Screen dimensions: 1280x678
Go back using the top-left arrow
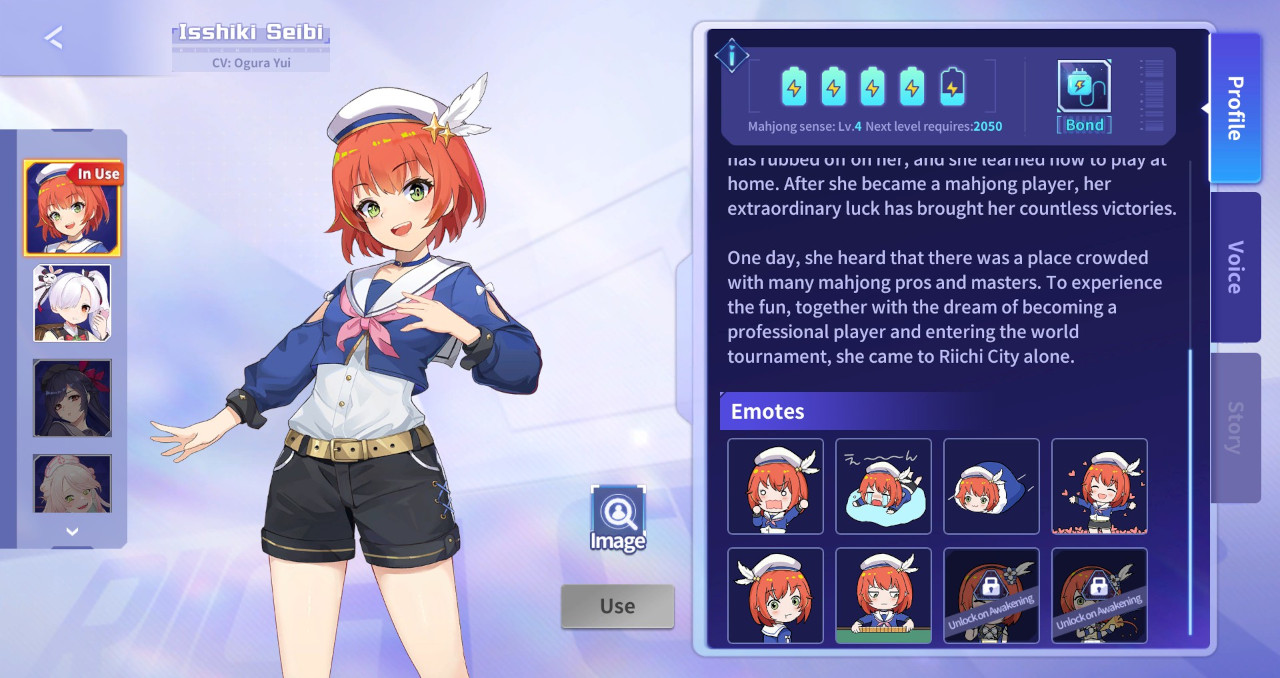pos(54,38)
